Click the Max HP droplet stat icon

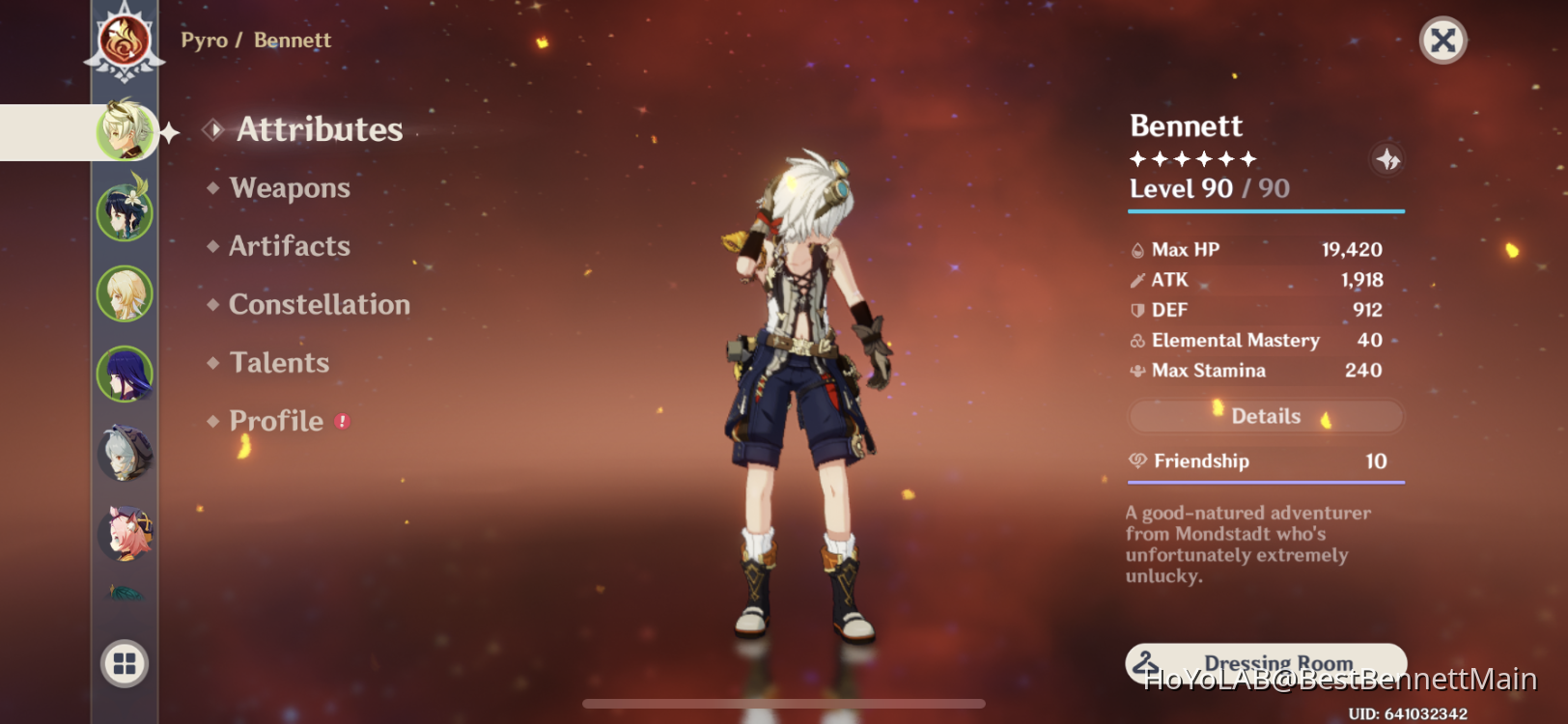coord(1137,249)
